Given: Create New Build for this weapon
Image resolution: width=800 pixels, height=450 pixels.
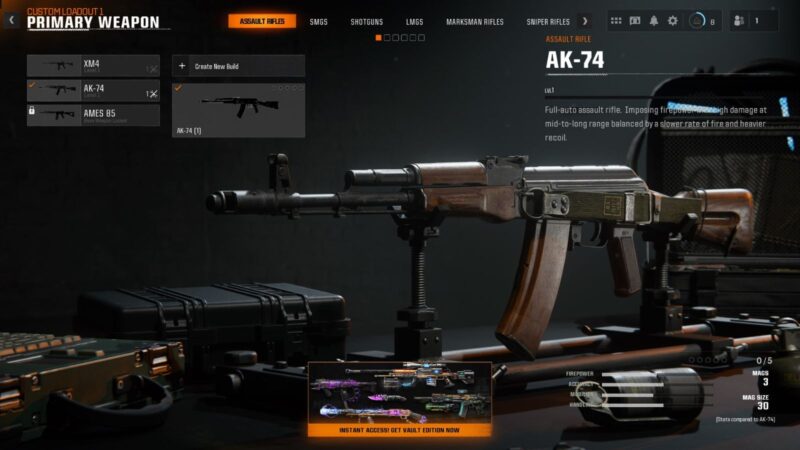Looking at the screenshot, I should (x=238, y=66).
